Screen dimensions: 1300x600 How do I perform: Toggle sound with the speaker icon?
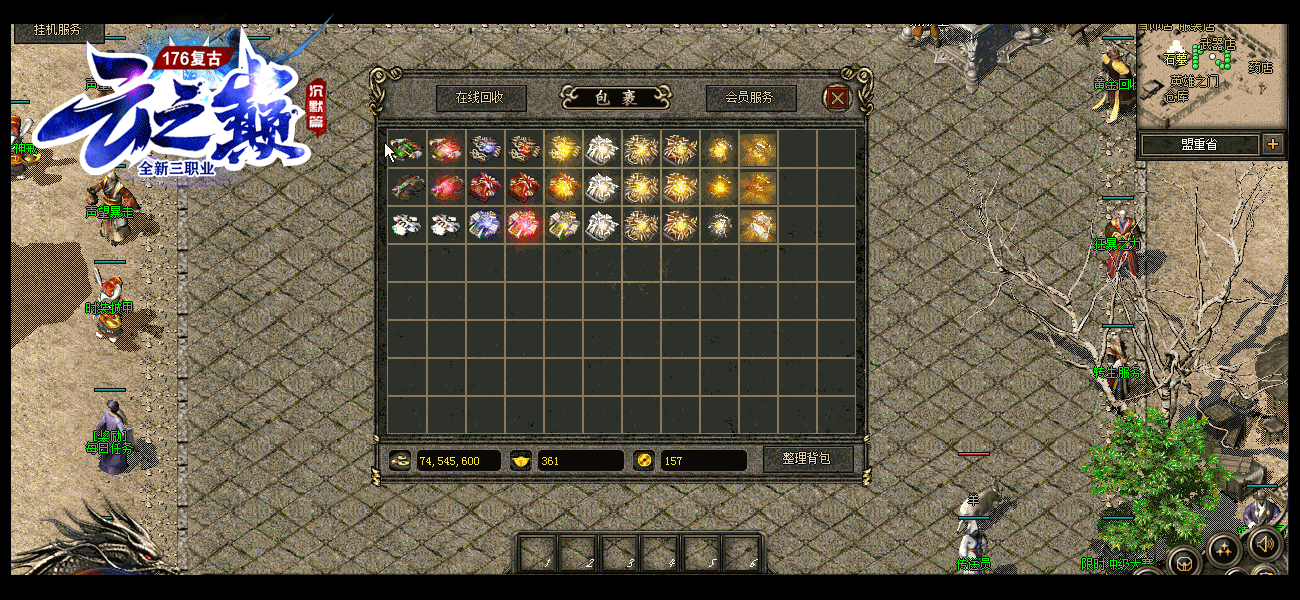[x=1264, y=544]
